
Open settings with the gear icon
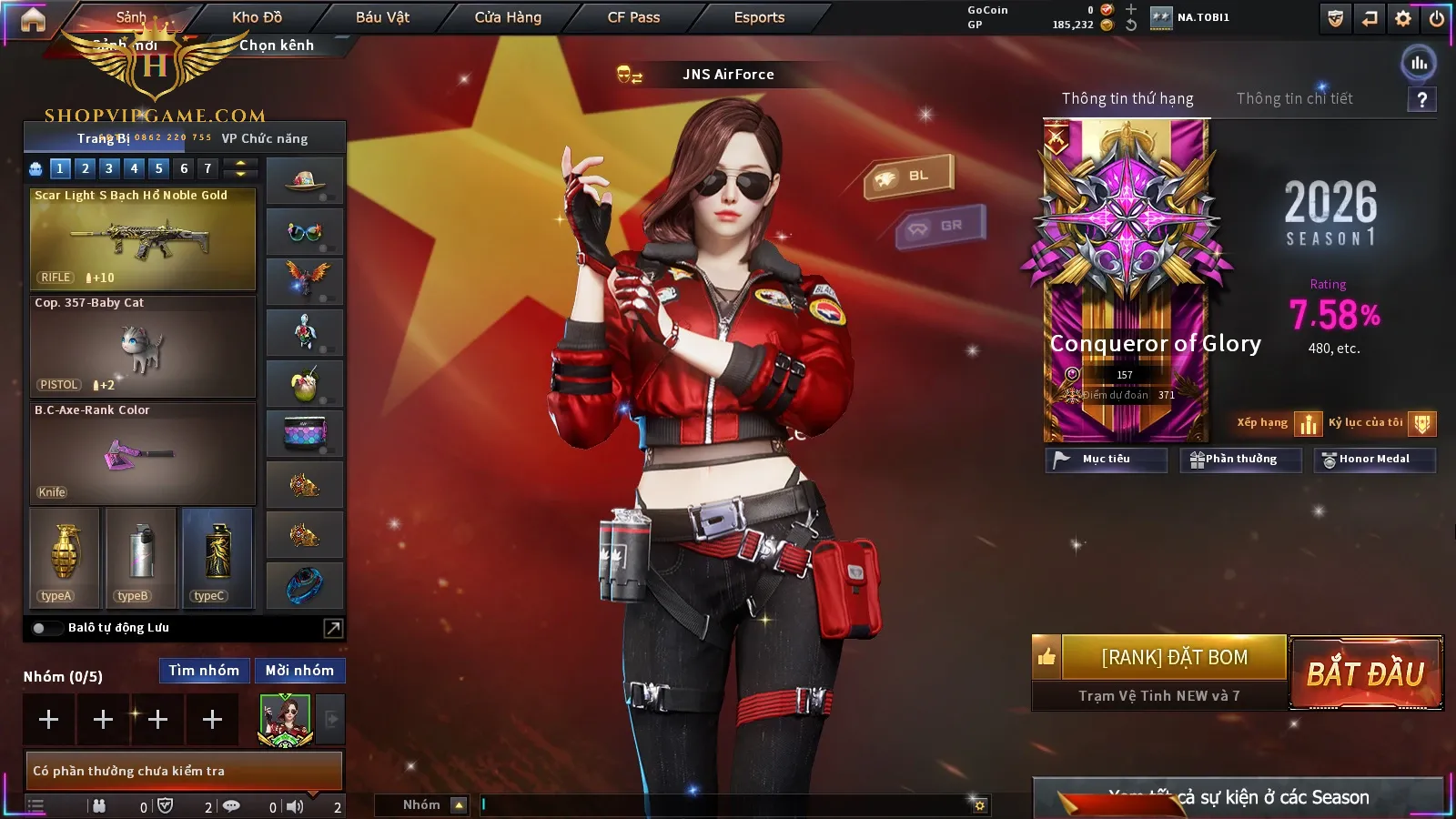point(1403,18)
